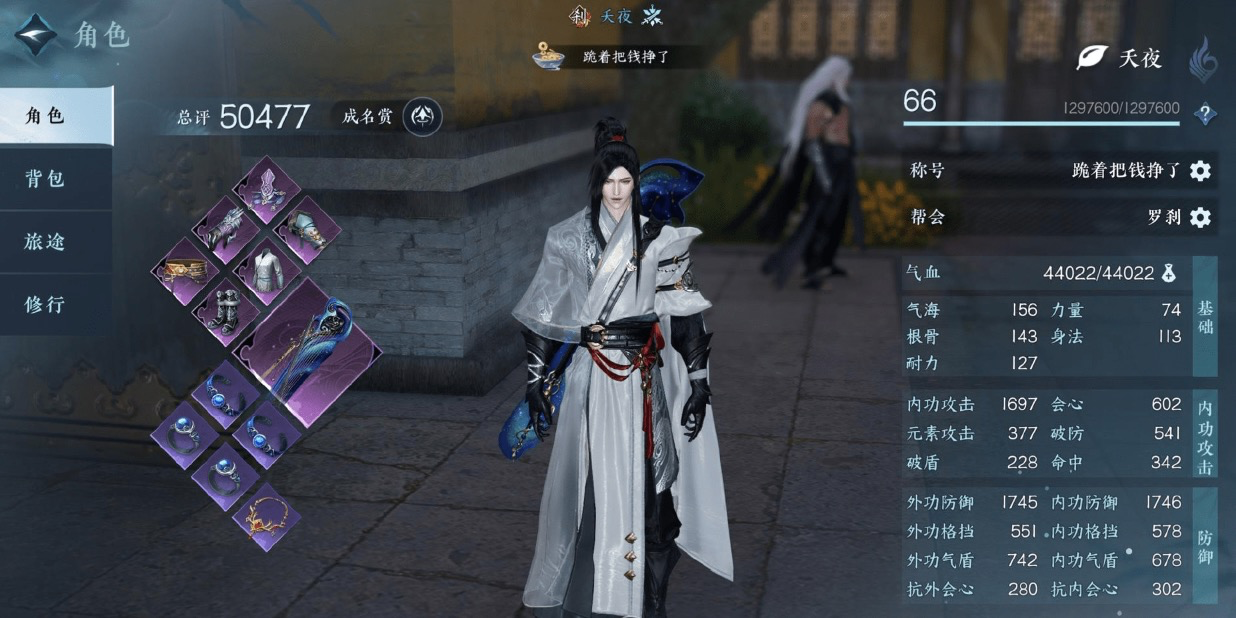This screenshot has width=1236, height=618.
Task: Select the gold antler necklace slot
Action: 268,515
